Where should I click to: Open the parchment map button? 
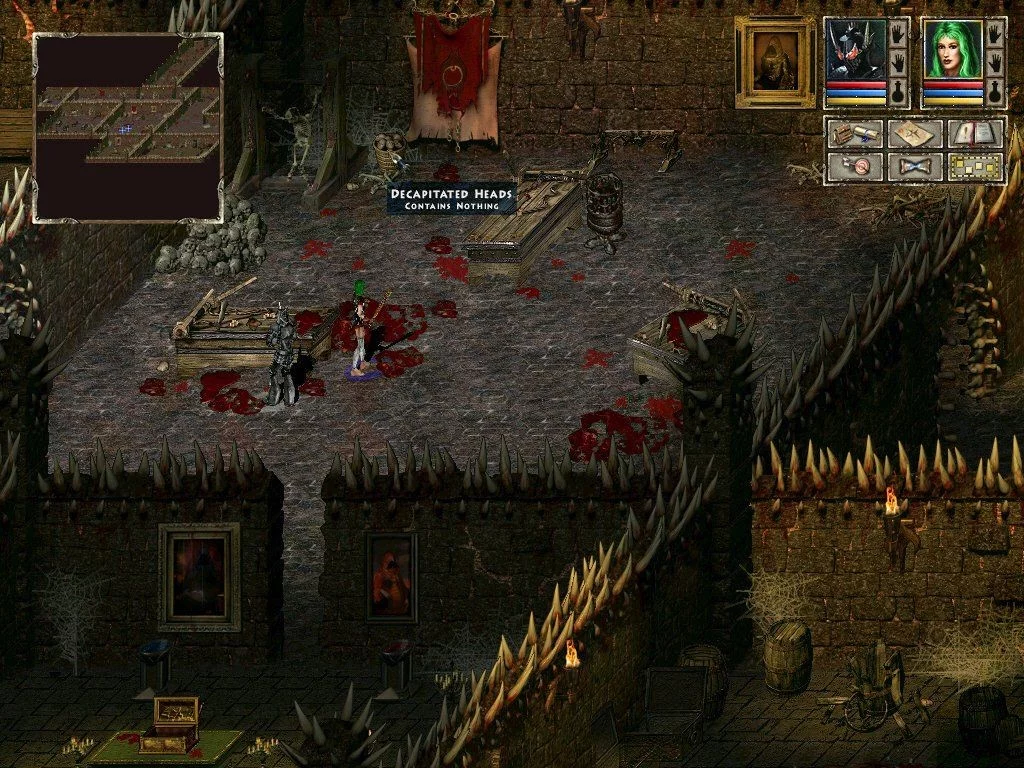point(914,134)
